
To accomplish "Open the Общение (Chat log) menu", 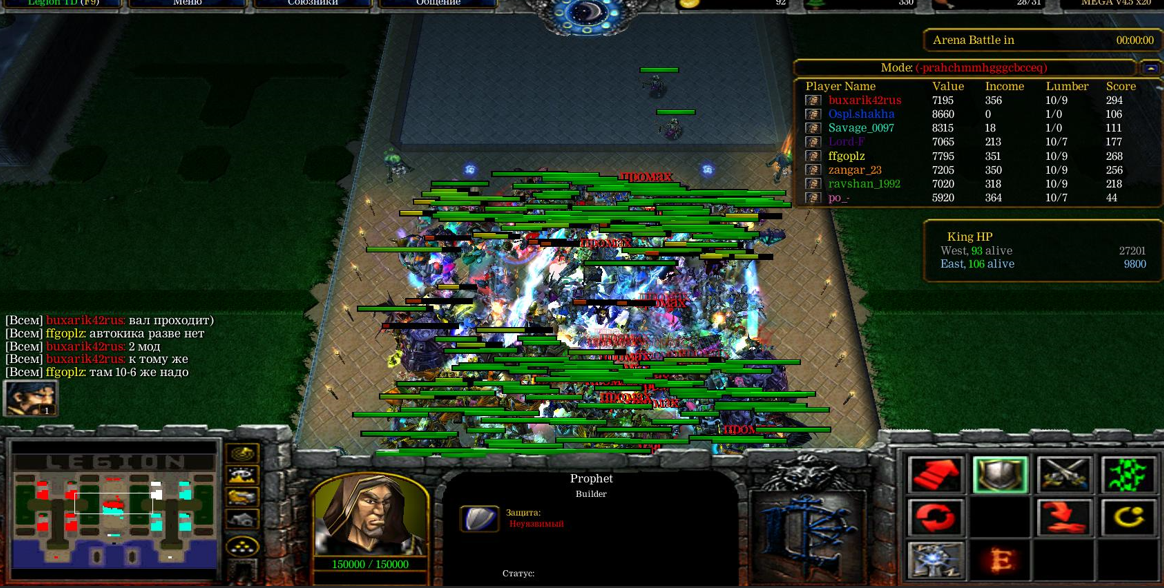I will pyautogui.click(x=438, y=3).
